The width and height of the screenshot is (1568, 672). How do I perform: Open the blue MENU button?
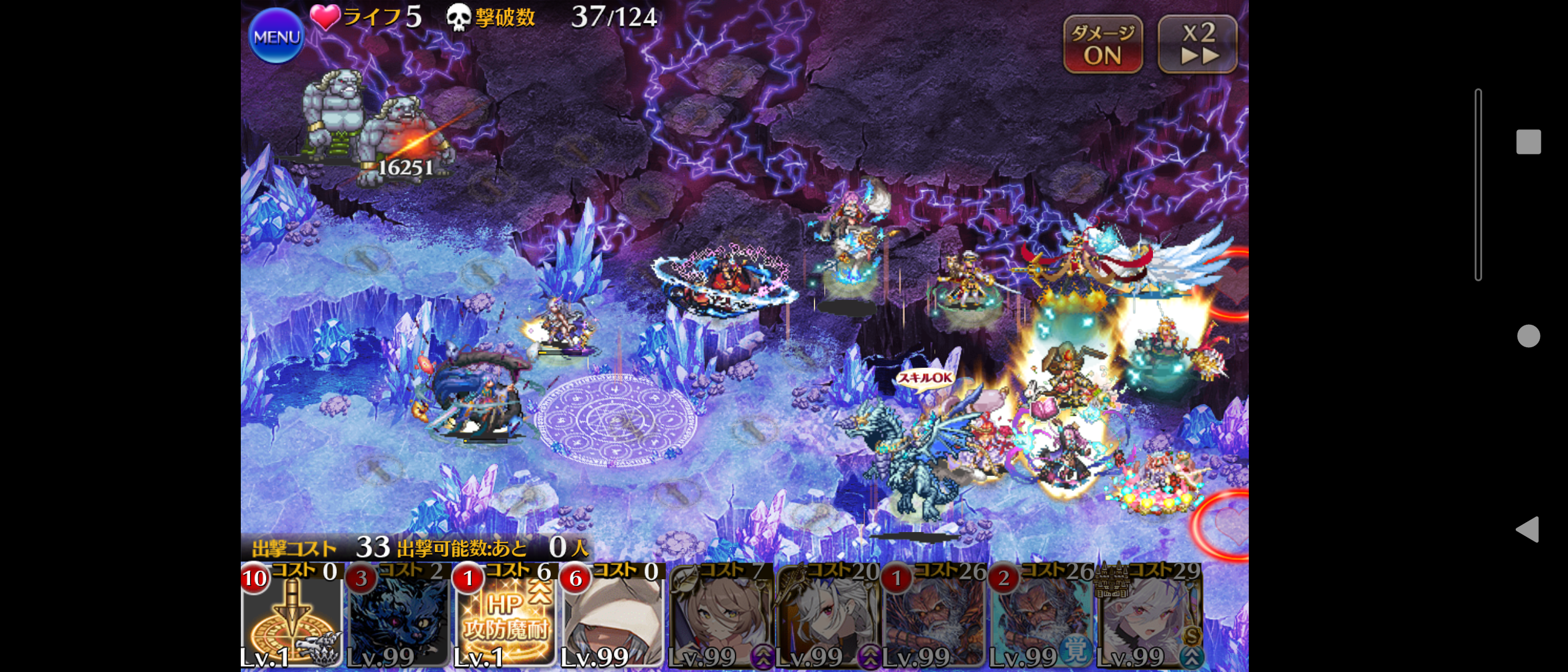click(276, 36)
